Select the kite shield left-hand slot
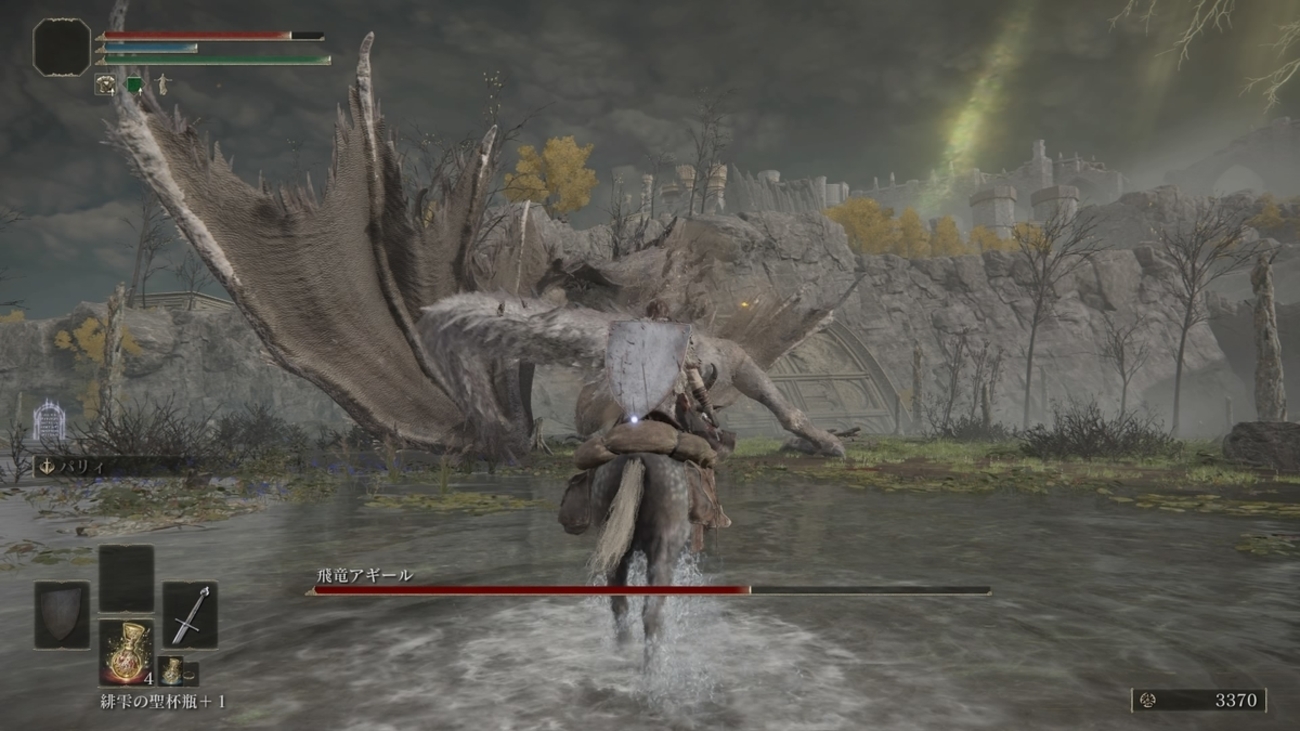This screenshot has width=1300, height=731. click(x=62, y=615)
